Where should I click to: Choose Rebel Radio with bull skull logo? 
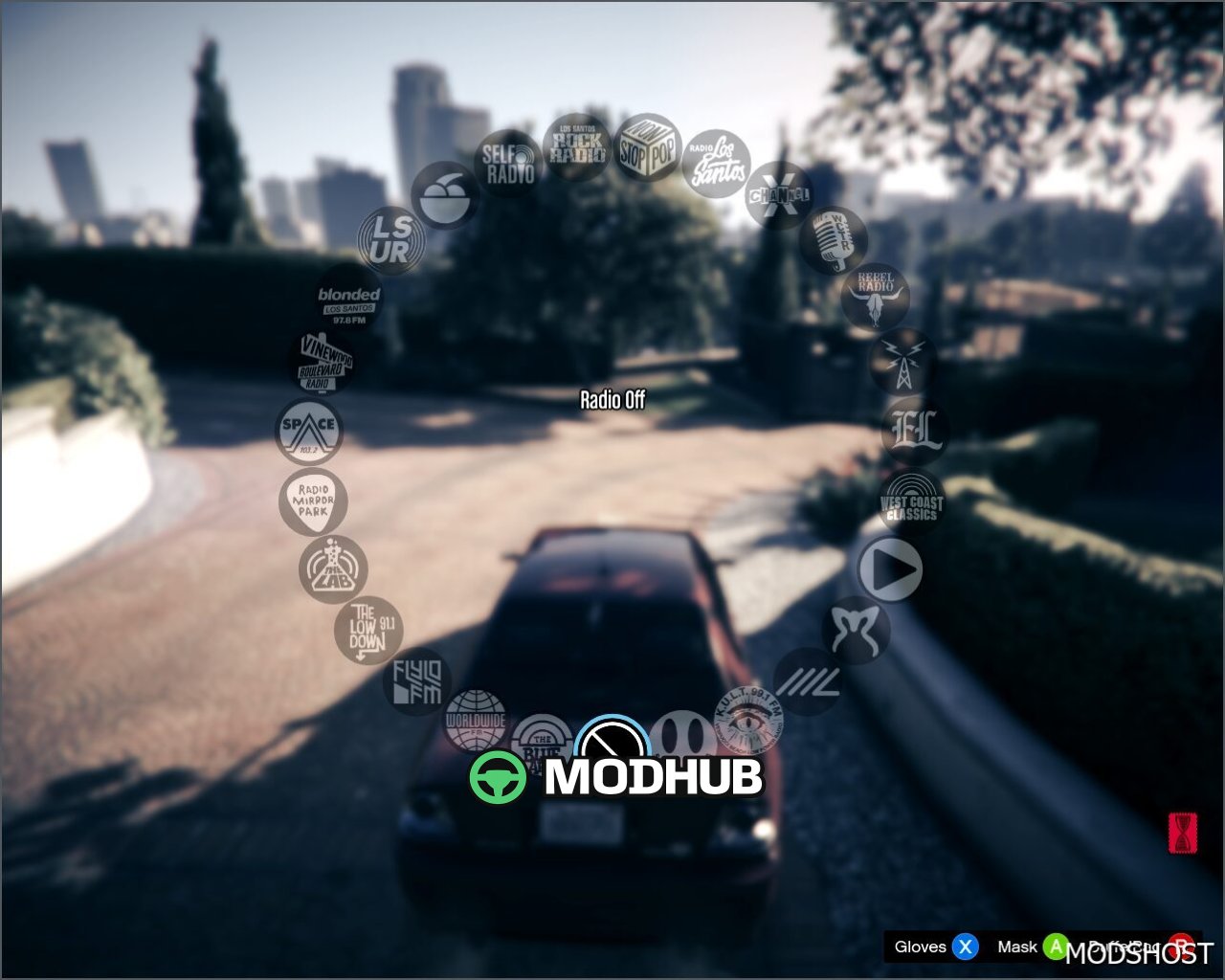click(875, 297)
